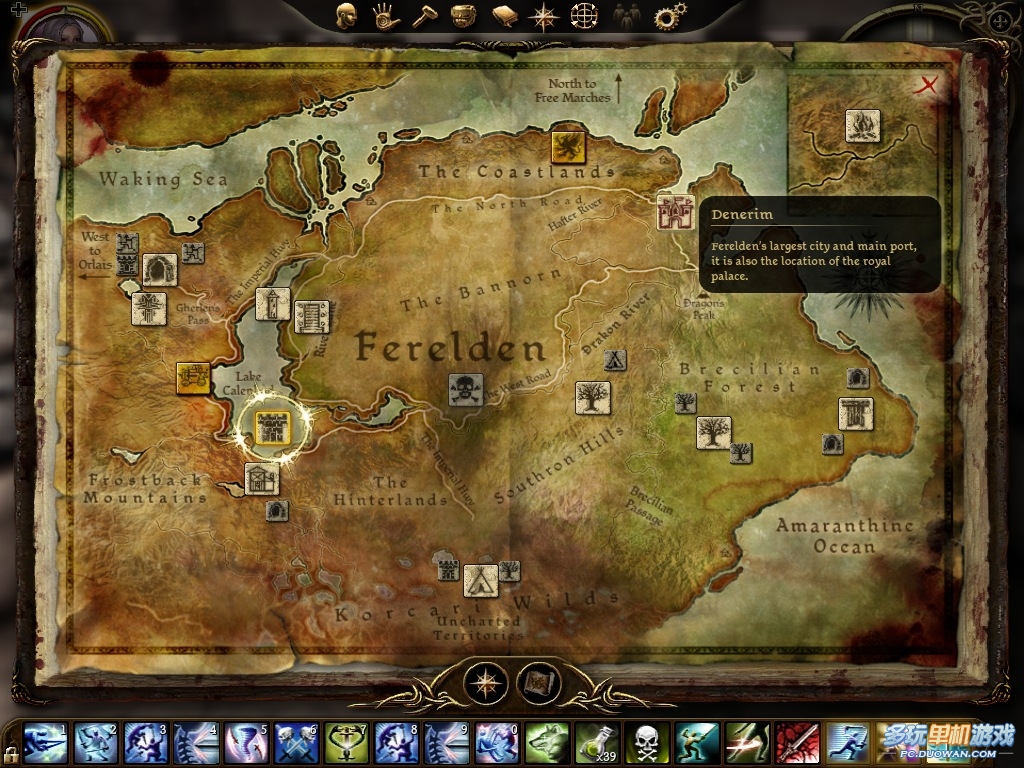This screenshot has width=1024, height=768.
Task: Select the golden lion marker in the Coastlands
Action: pyautogui.click(x=568, y=146)
